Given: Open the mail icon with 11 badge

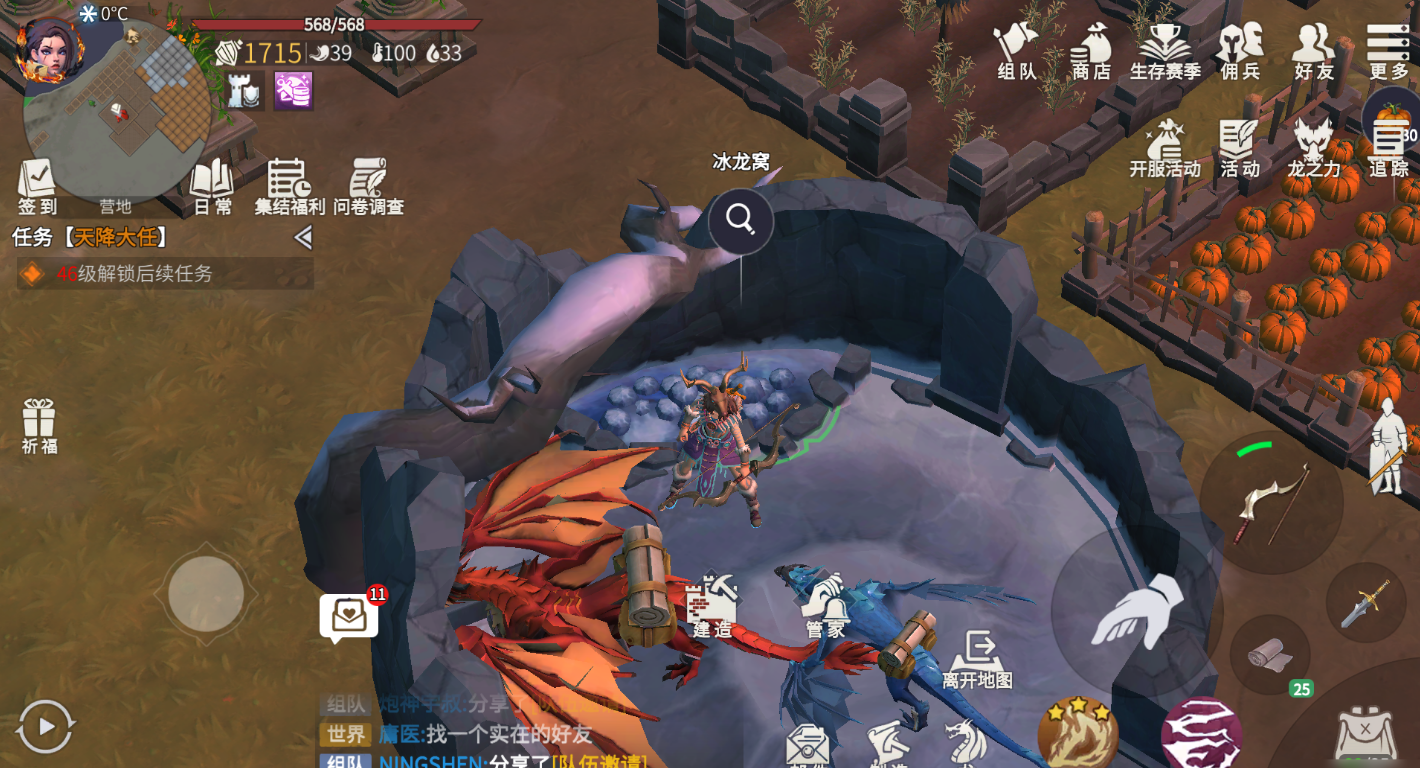Looking at the screenshot, I should 349,615.
